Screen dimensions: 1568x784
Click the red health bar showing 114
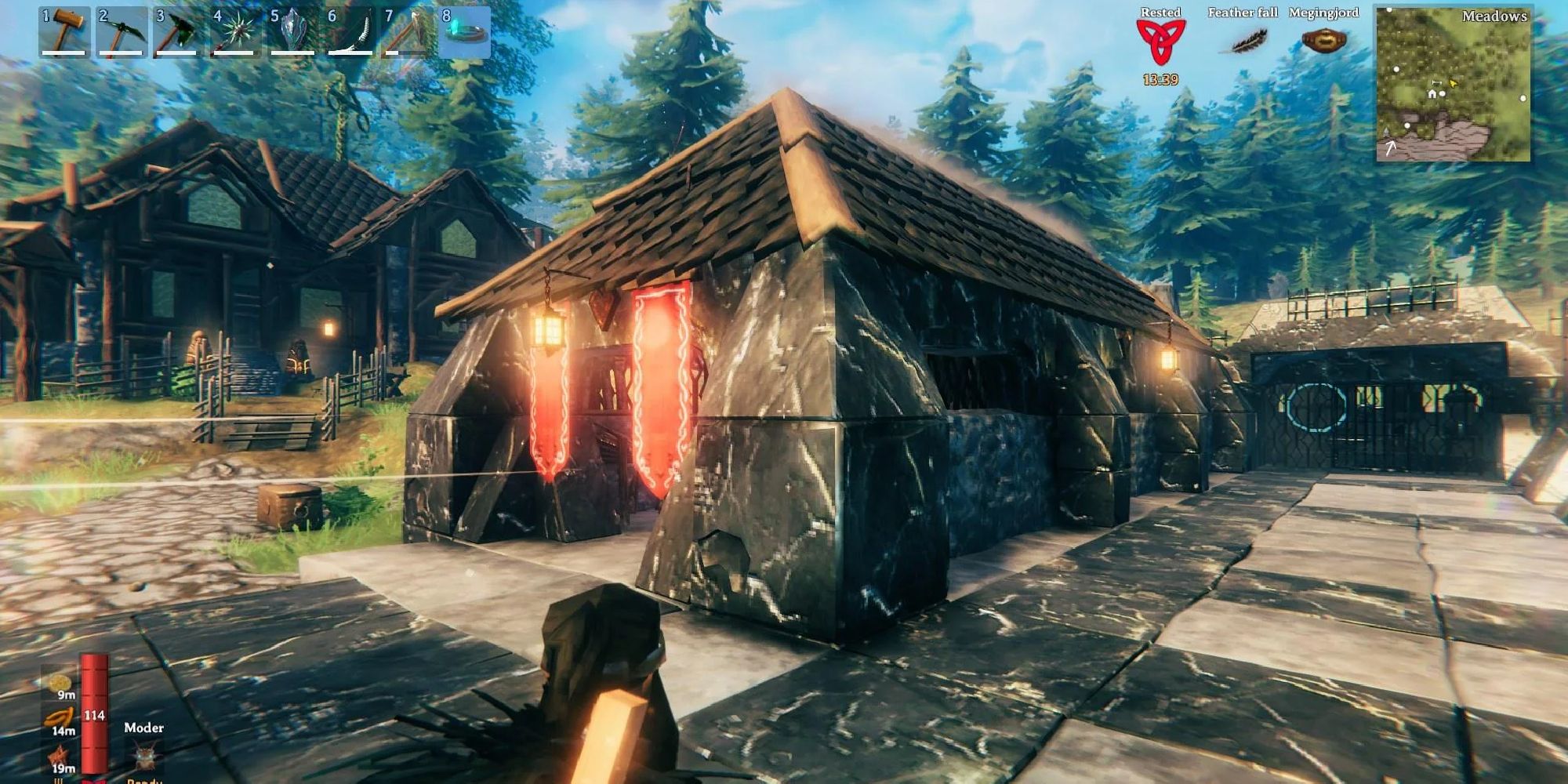coord(93,714)
